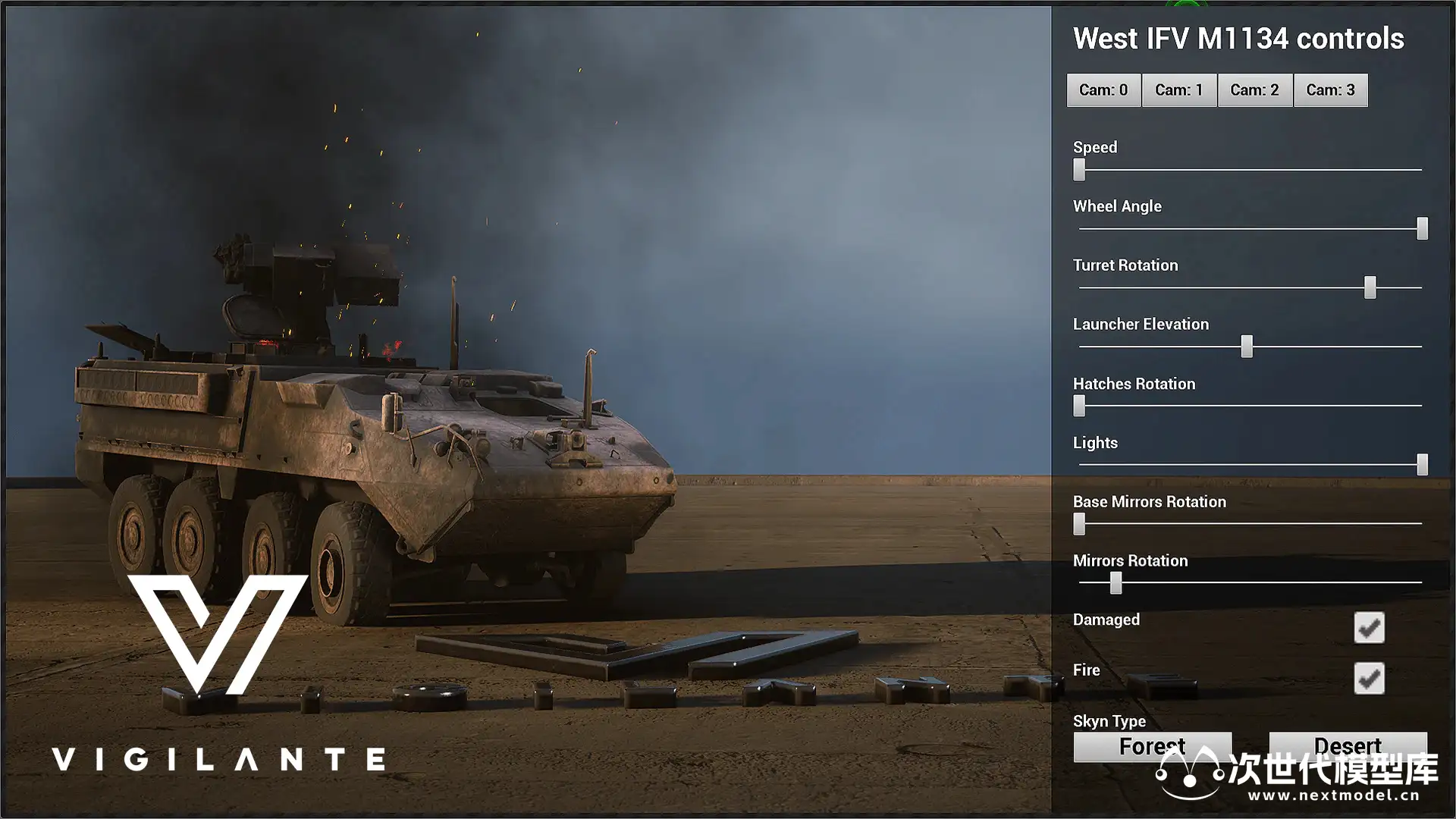Screen dimensions: 1456x819
Task: Activate the Cam: 3 camera view
Action: coord(1330,90)
